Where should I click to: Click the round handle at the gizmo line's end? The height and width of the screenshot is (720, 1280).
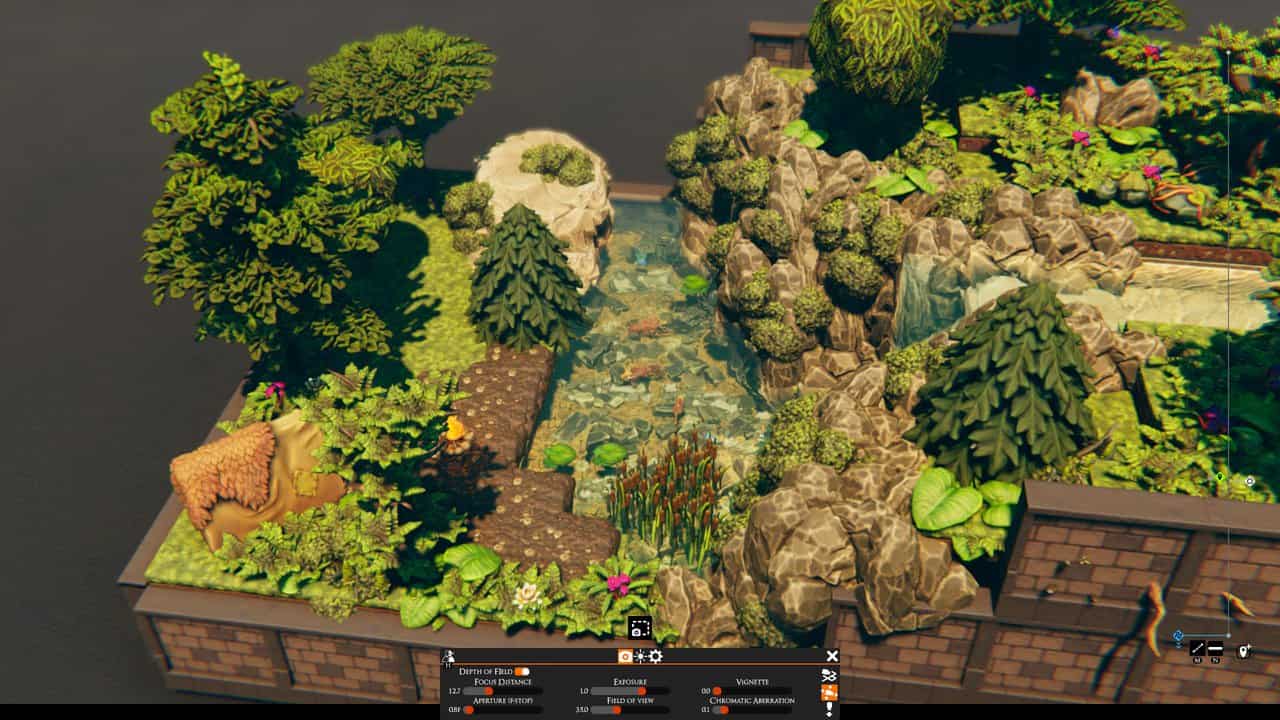coord(1229,635)
